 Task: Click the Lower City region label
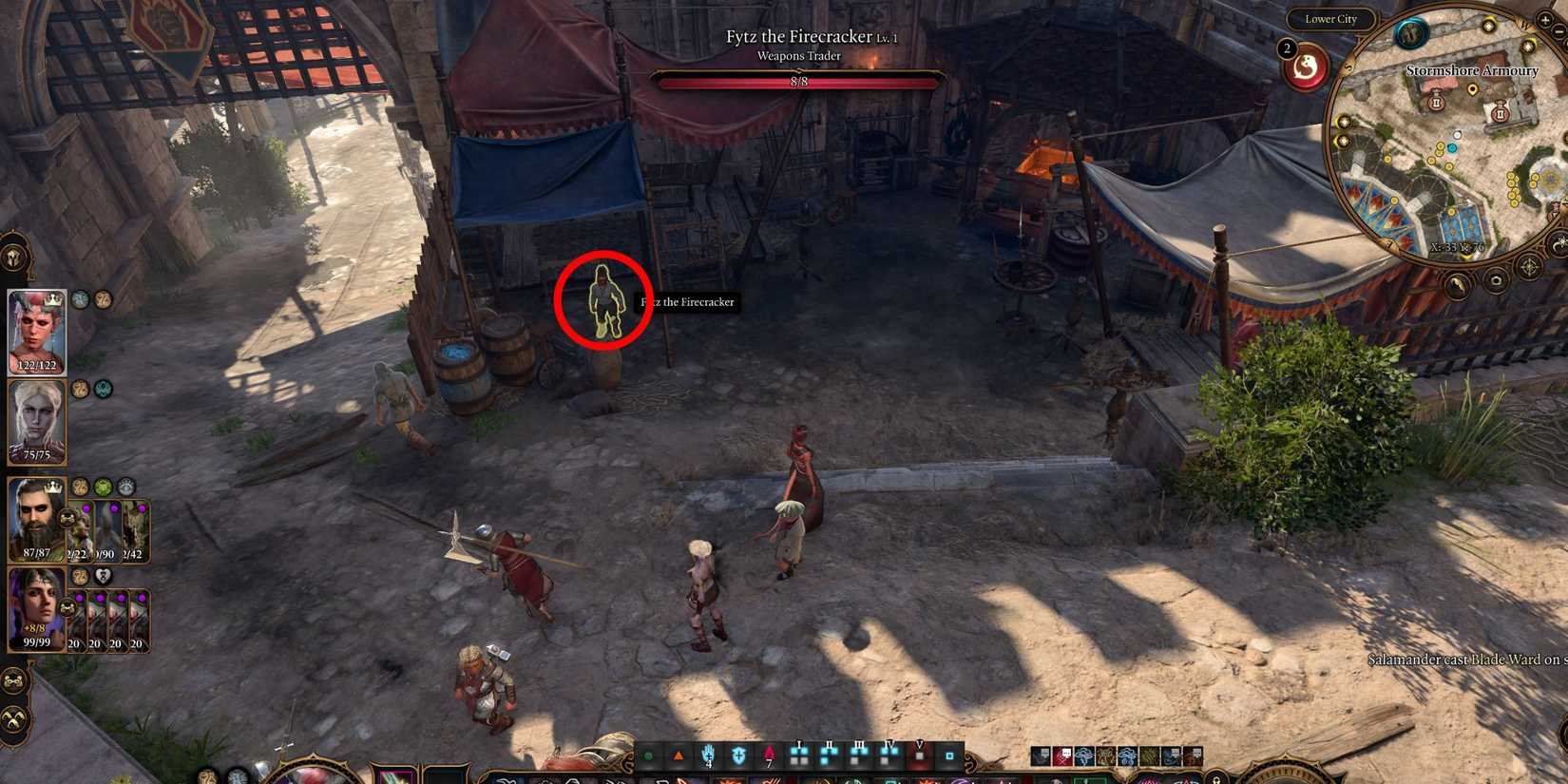tap(1331, 19)
